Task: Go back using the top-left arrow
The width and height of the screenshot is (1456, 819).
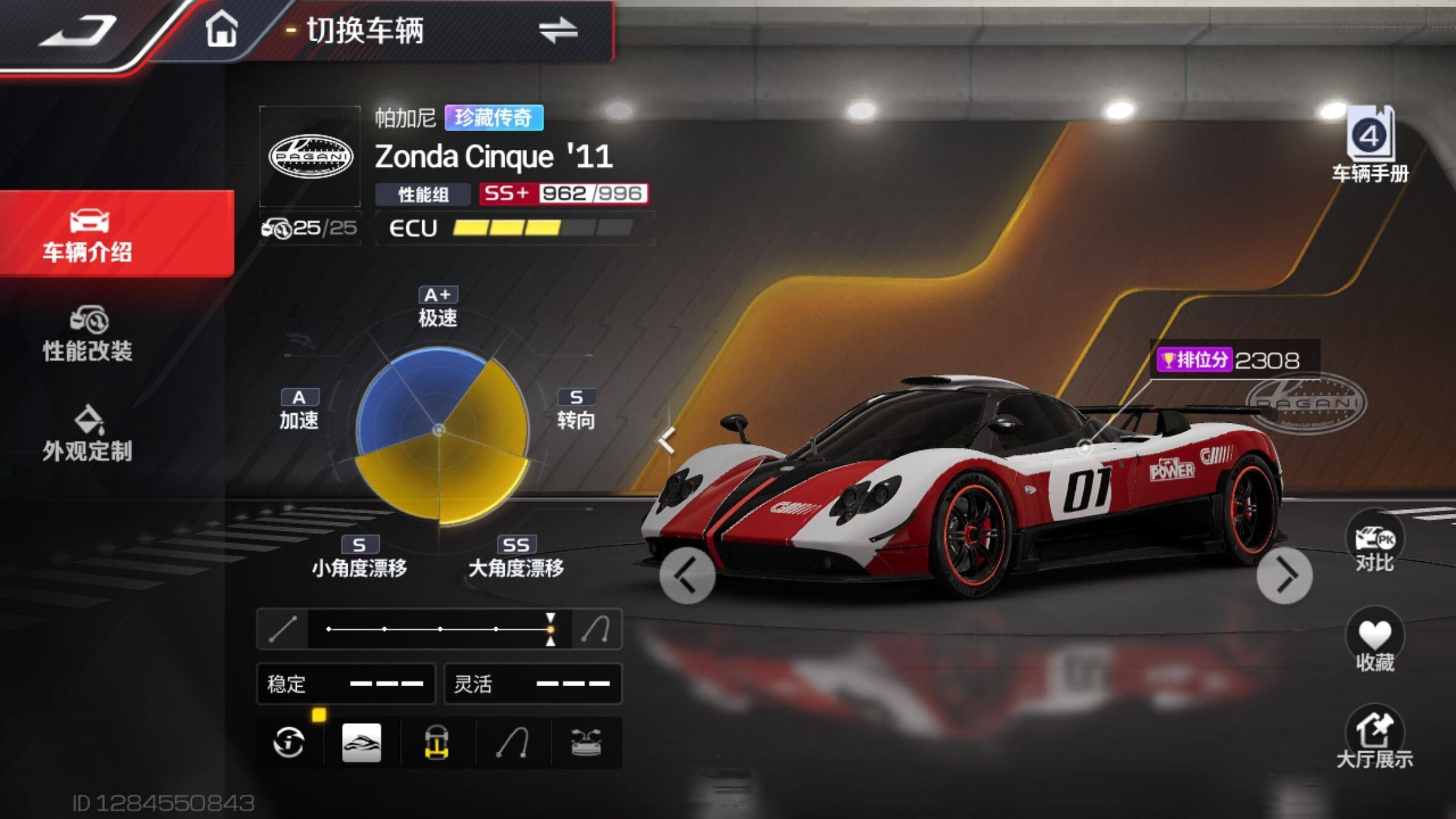Action: pyautogui.click(x=79, y=30)
